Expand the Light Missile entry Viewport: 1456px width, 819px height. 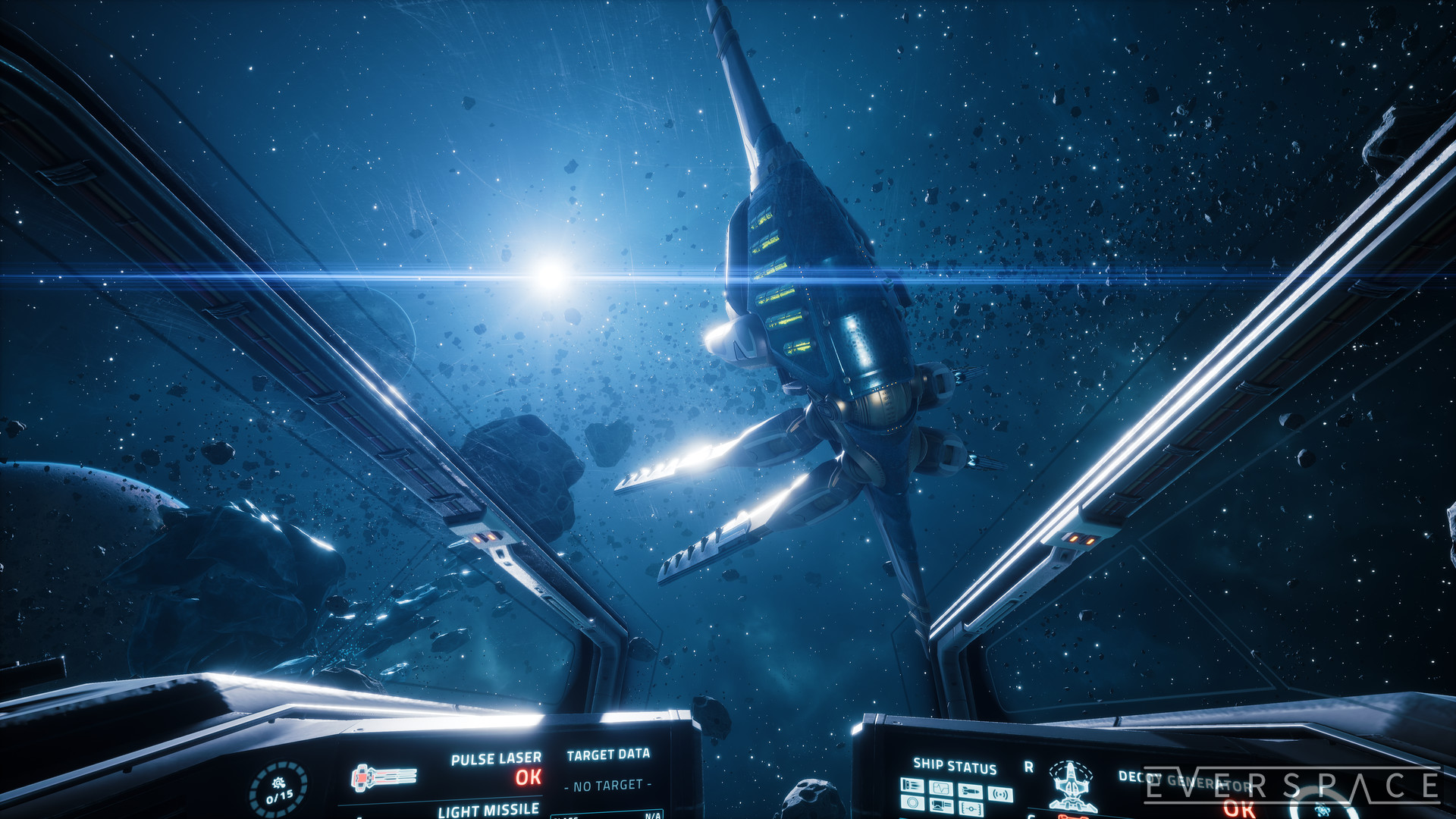click(x=488, y=810)
